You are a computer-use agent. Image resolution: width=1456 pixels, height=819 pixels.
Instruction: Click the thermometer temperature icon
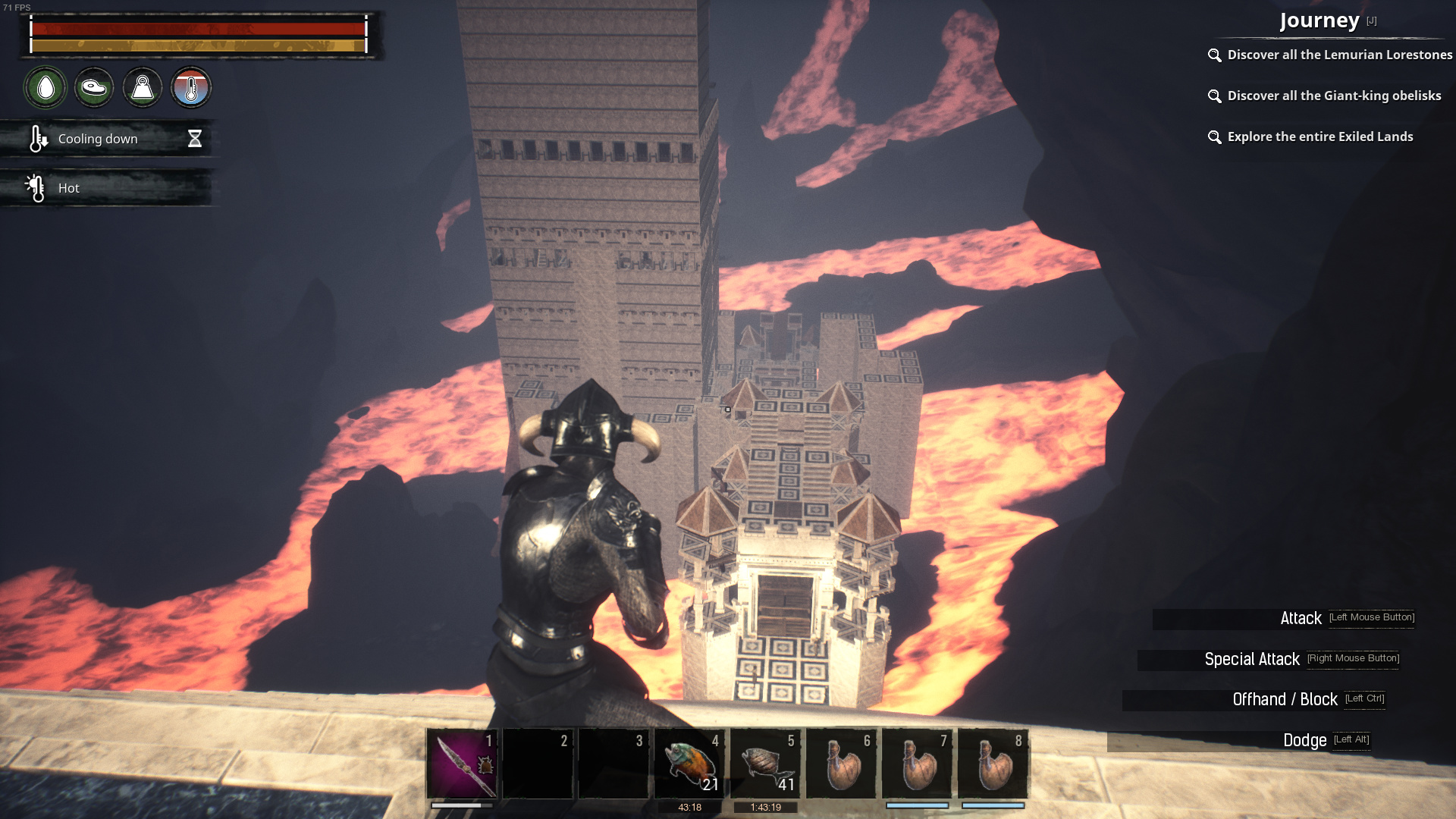tap(191, 88)
